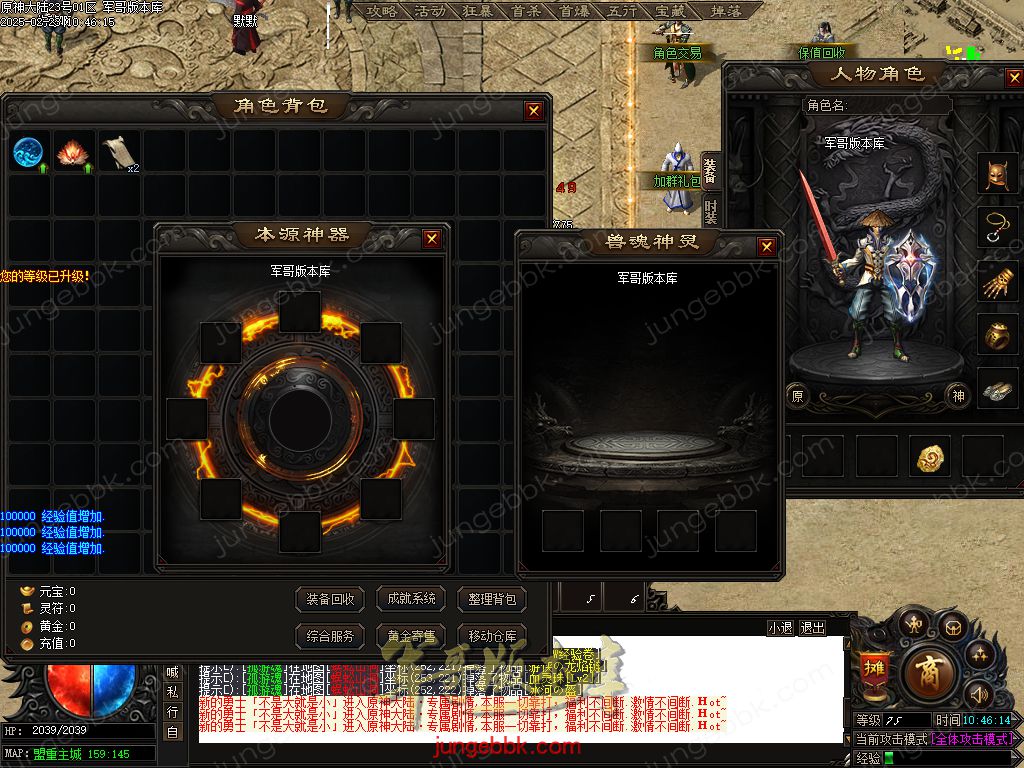Toggle the sound speaker icon
Image resolution: width=1024 pixels, height=768 pixels.
[977, 693]
